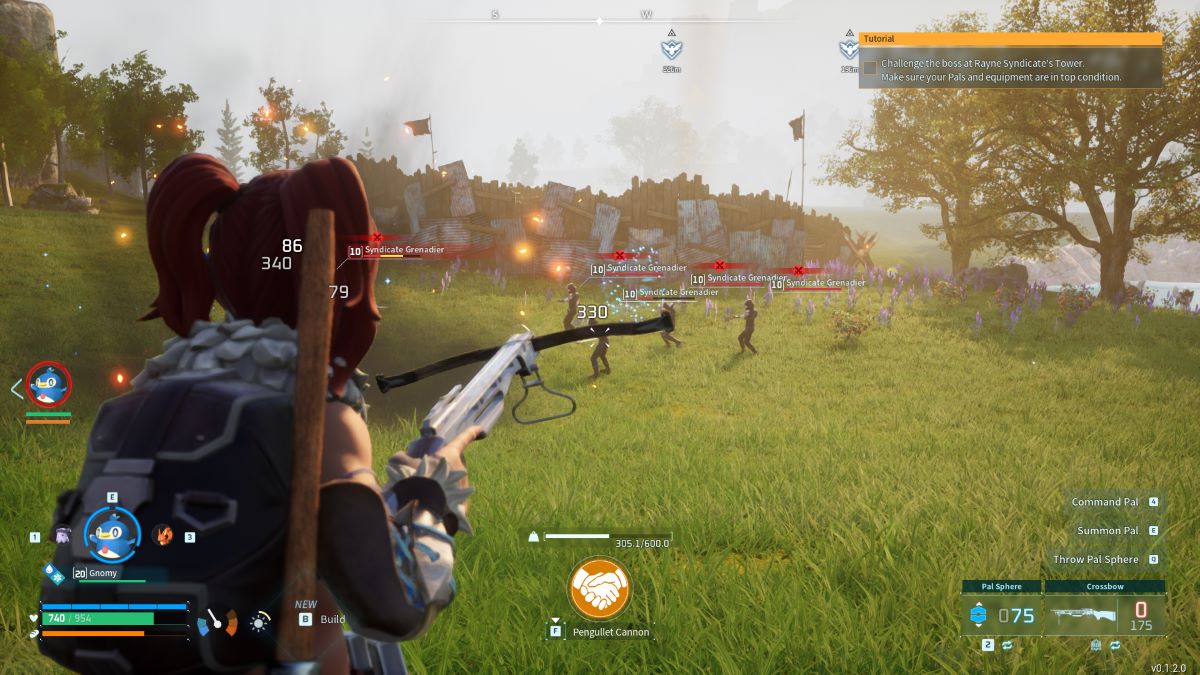This screenshot has height=675, width=1200.
Task: Click the temperature gauge dial
Action: (x=217, y=624)
